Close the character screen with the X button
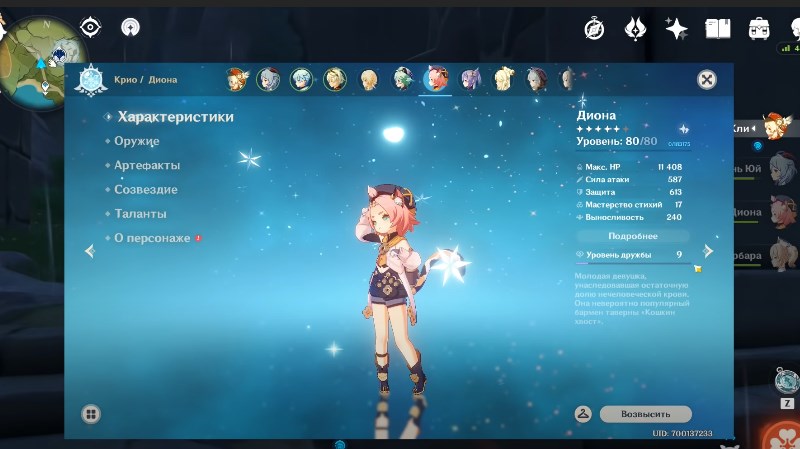This screenshot has width=800, height=449. tap(706, 80)
